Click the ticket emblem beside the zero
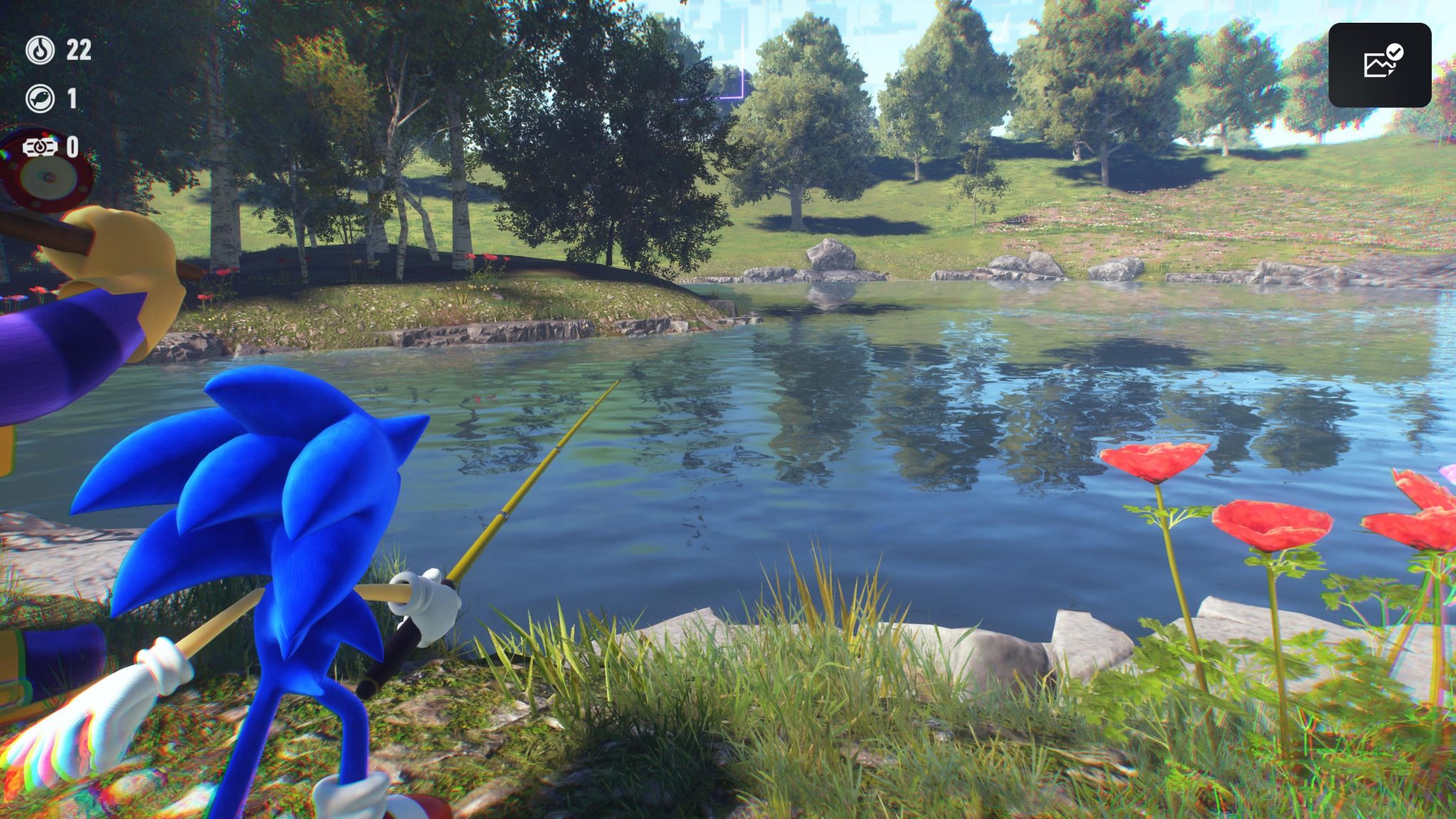The width and height of the screenshot is (1456, 819). (x=41, y=149)
